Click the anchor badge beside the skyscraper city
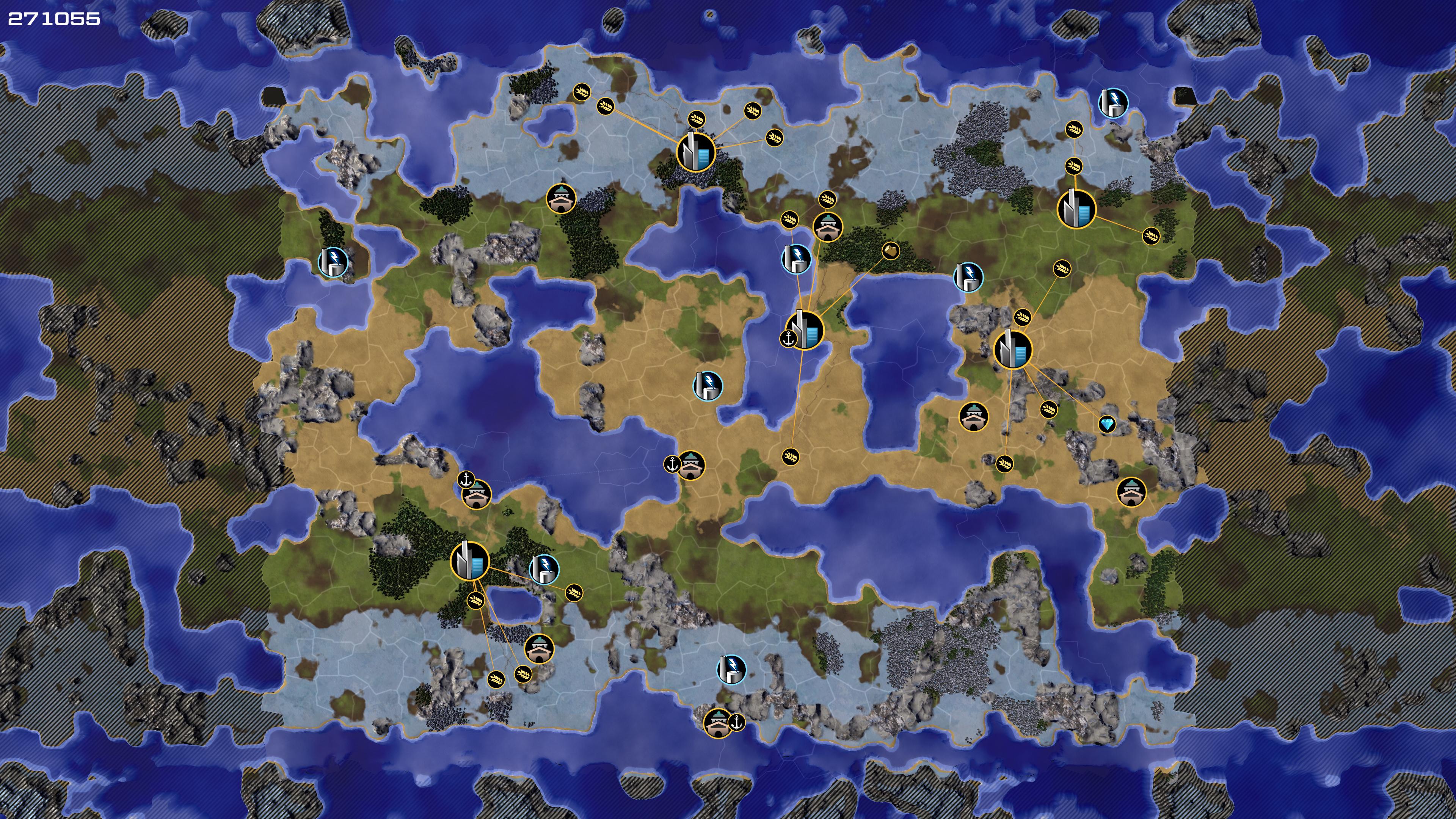 coord(788,339)
